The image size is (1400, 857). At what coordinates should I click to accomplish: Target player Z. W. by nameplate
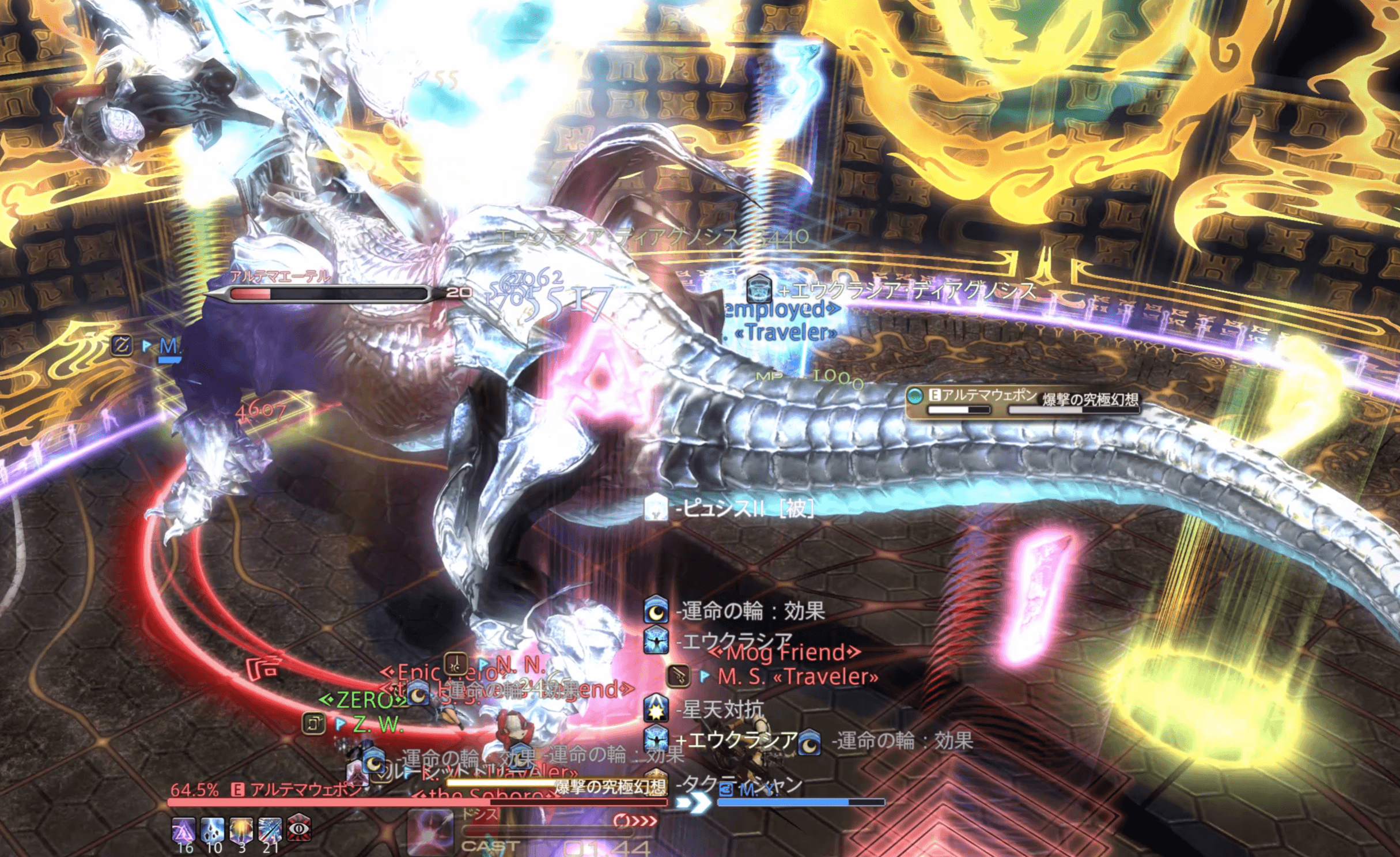378,724
